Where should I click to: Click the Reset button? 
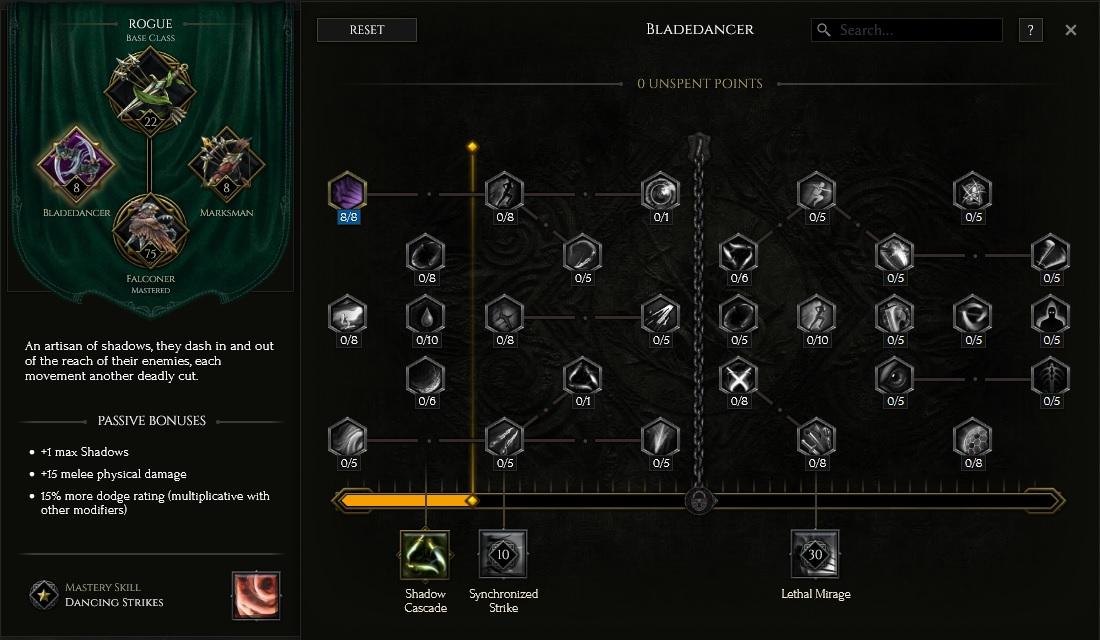click(366, 30)
